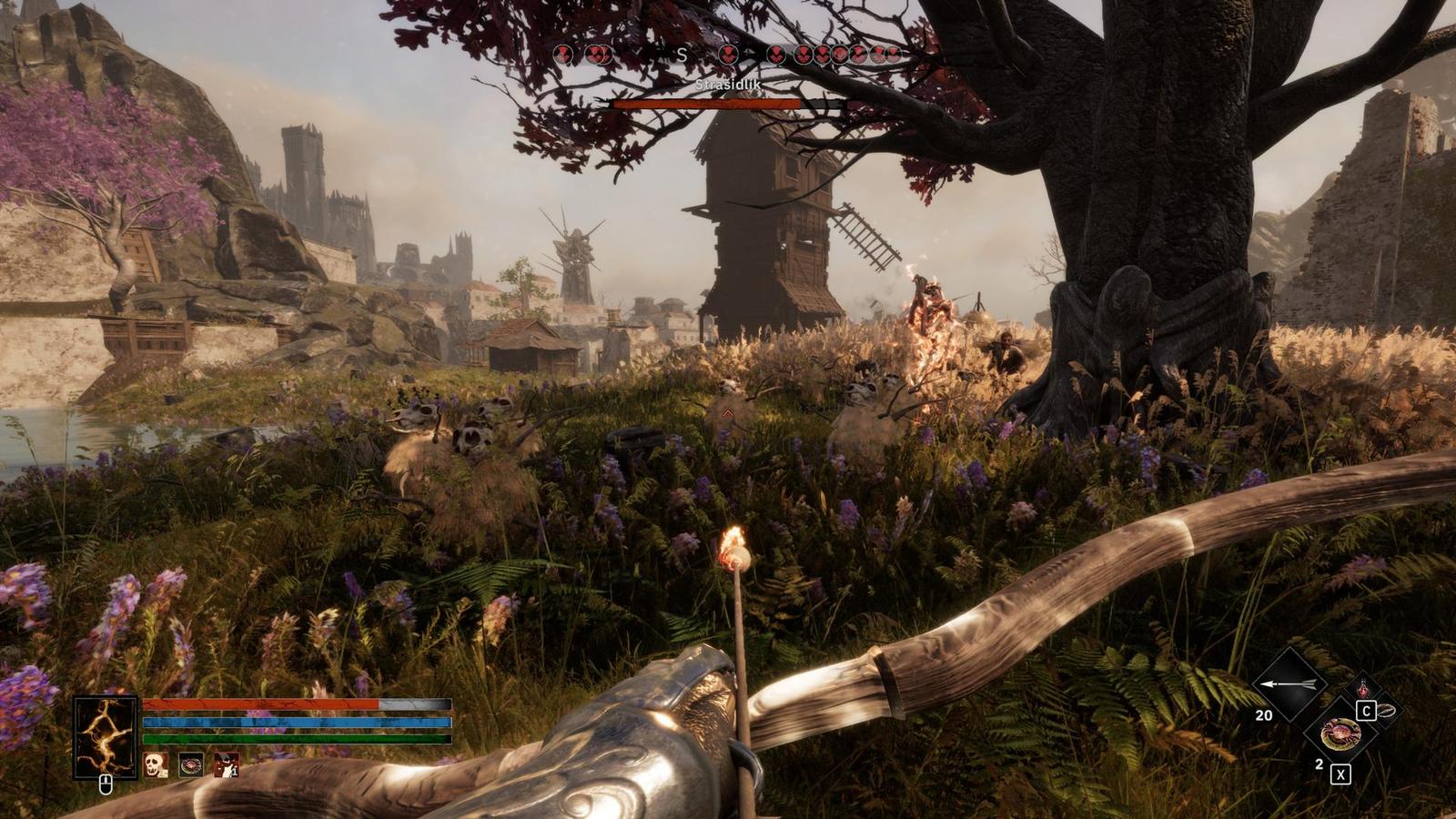Choose the red health potion slot
The height and width of the screenshot is (819, 1456).
[x=1362, y=689]
